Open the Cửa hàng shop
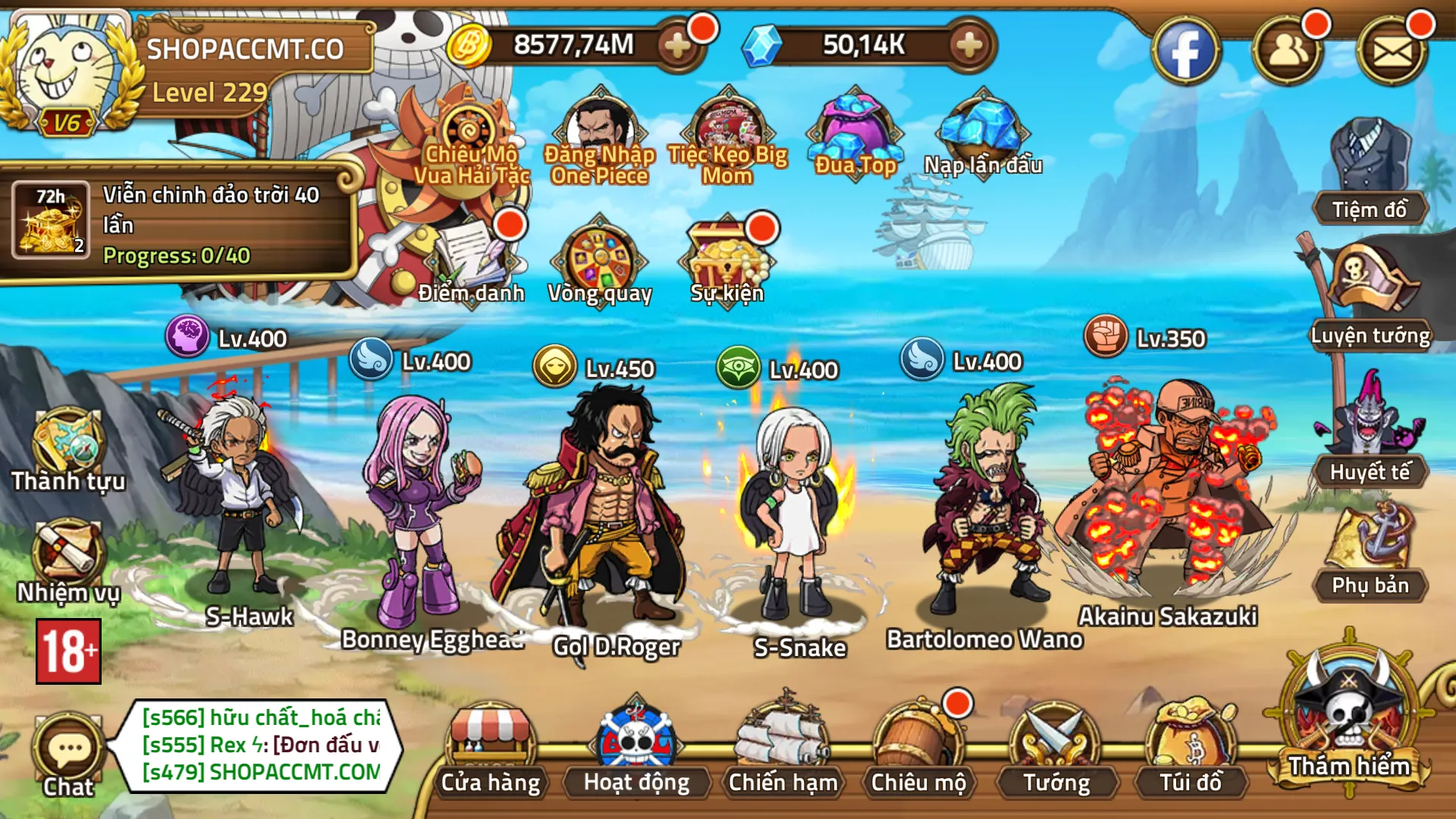Image resolution: width=1456 pixels, height=819 pixels. tap(490, 747)
